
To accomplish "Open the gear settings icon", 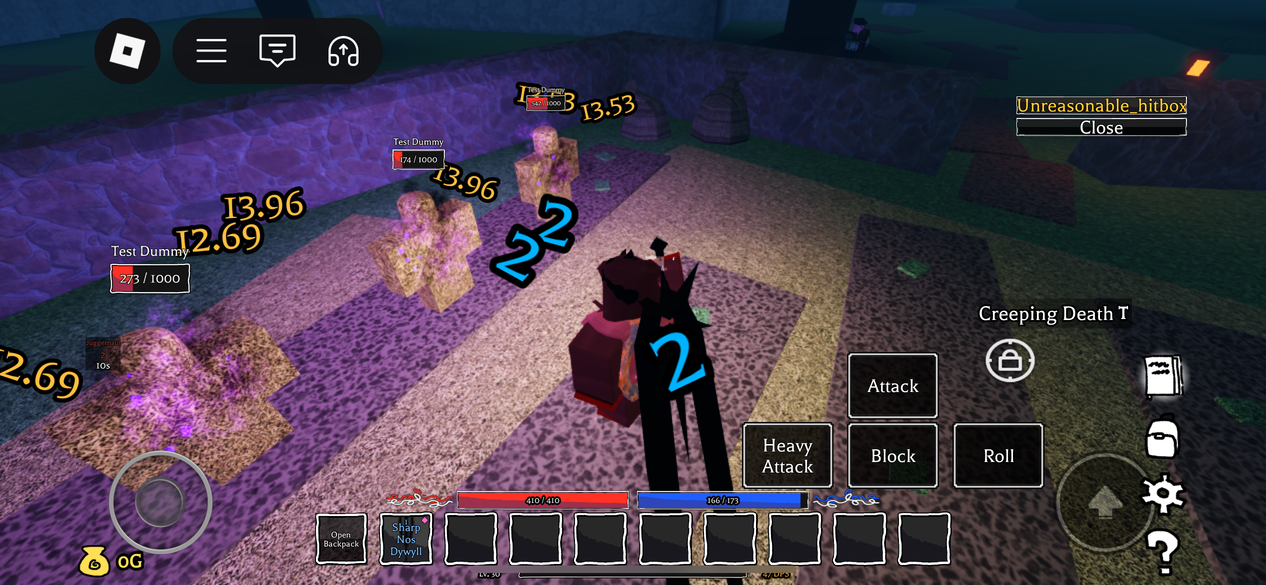I will [1163, 493].
